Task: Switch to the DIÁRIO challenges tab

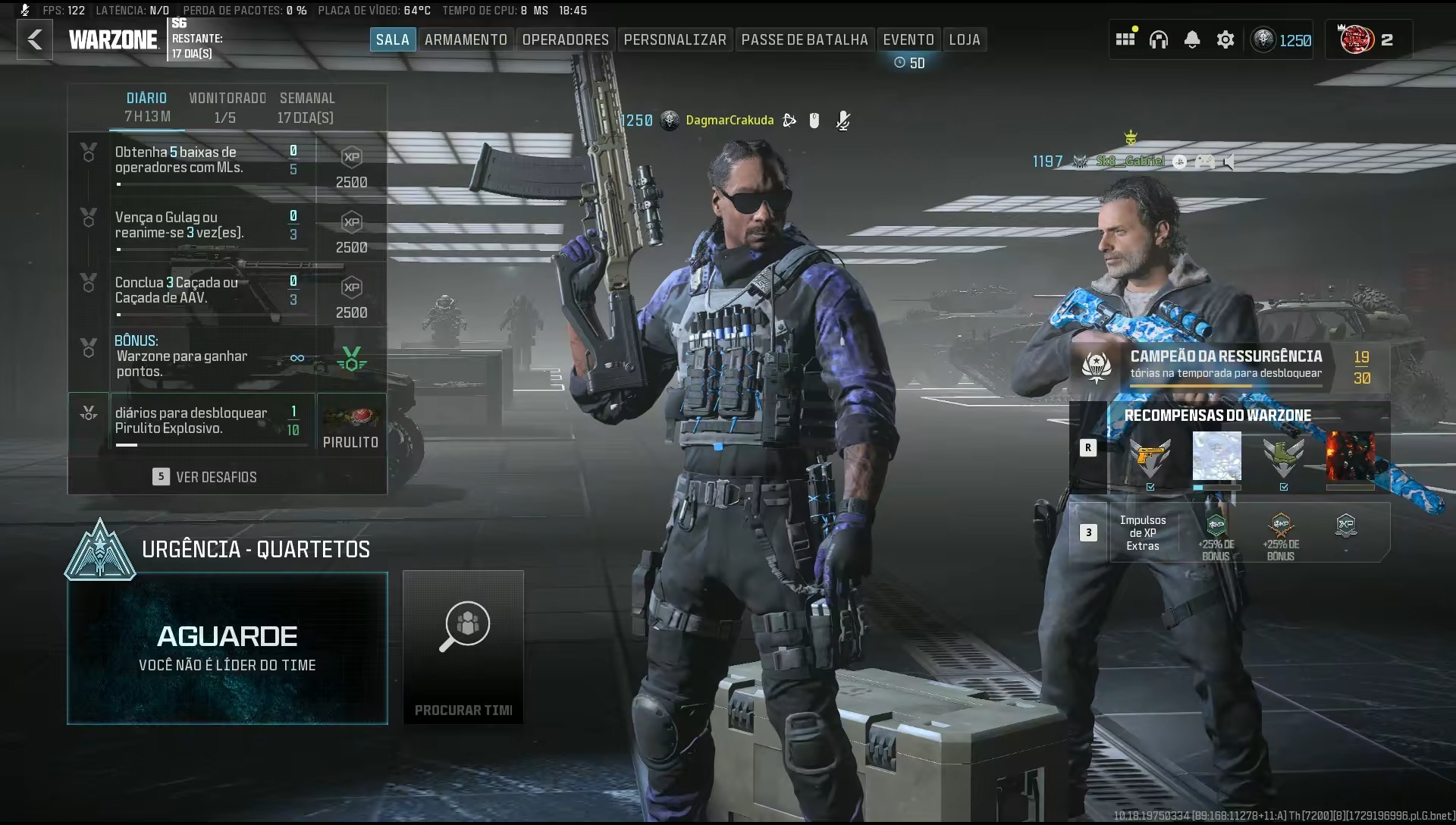Action: (x=147, y=107)
